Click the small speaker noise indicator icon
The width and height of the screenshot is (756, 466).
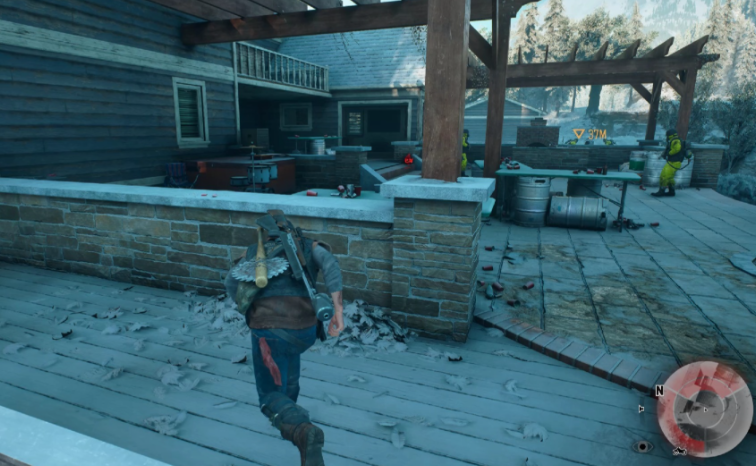[641, 408]
